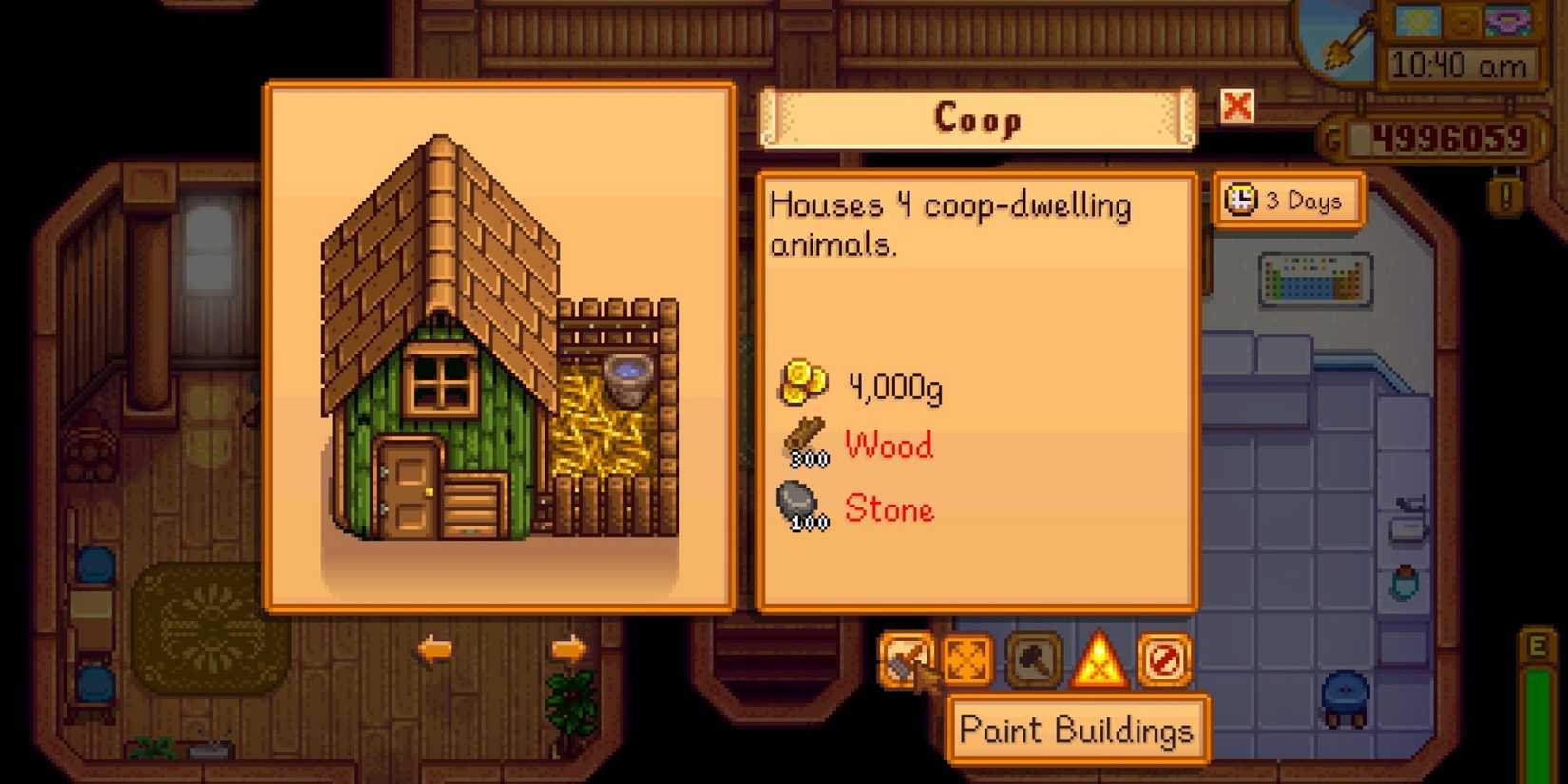Click the clock icon beside 3 Days

(1240, 199)
